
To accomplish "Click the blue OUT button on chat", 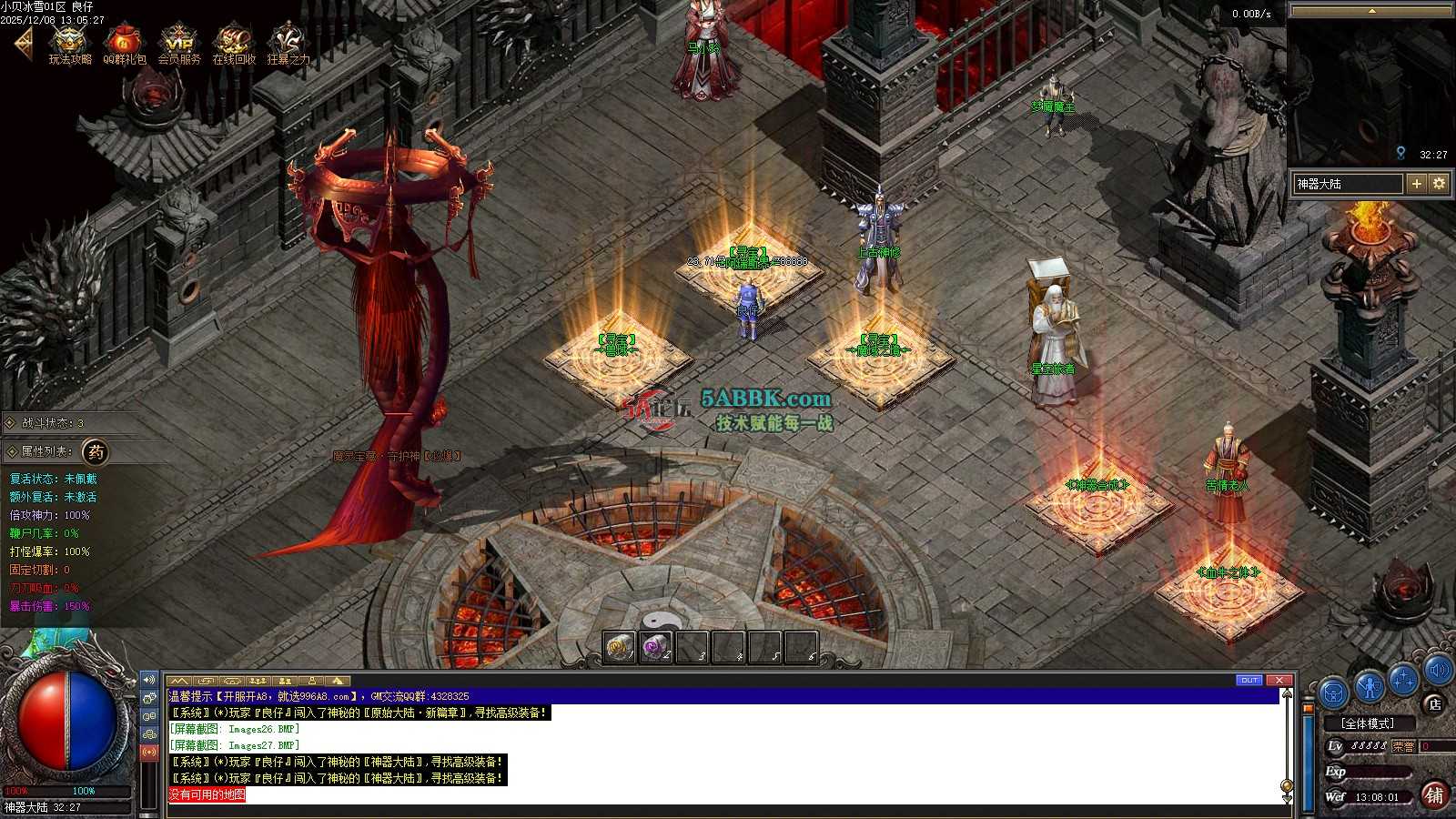I will tap(1249, 680).
